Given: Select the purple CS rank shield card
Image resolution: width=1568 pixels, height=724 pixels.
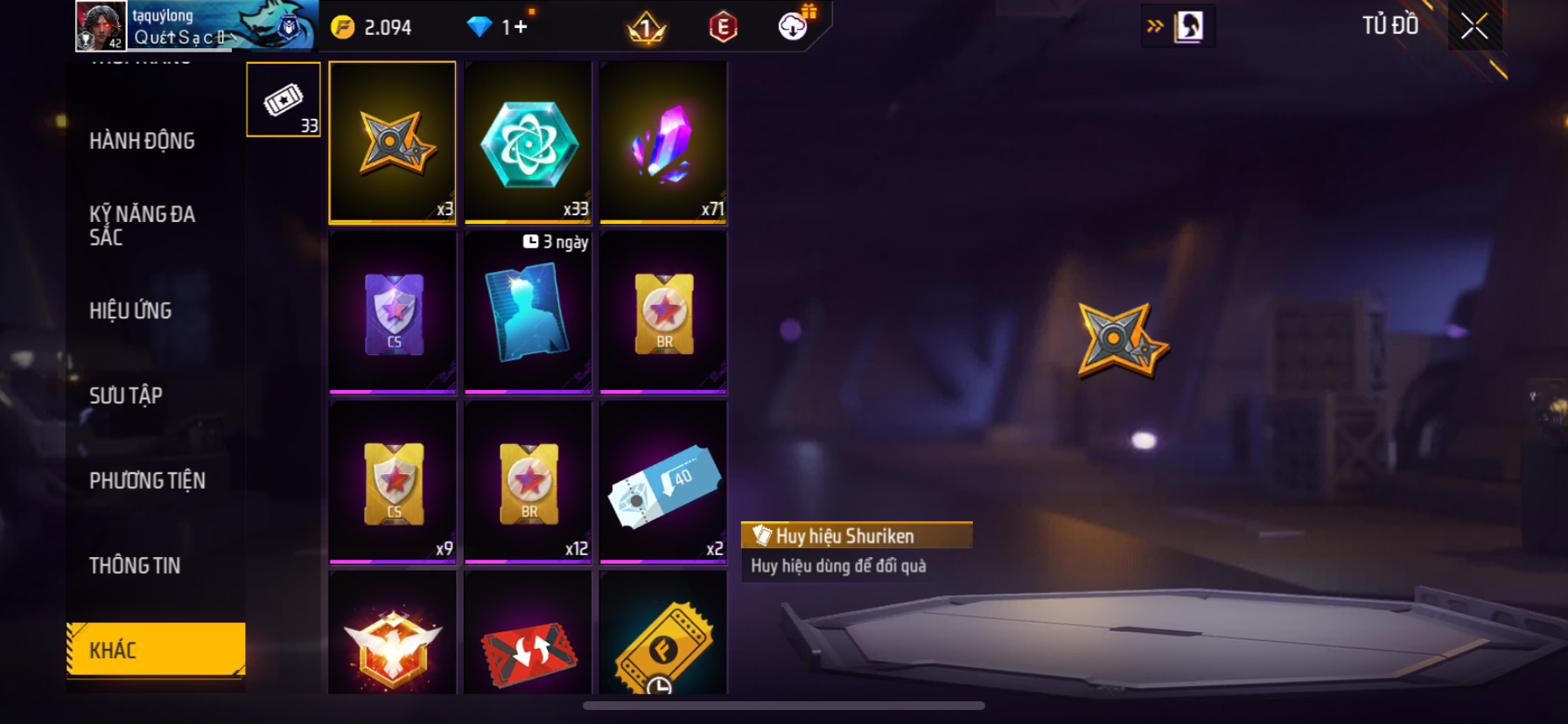Looking at the screenshot, I should (x=392, y=311).
